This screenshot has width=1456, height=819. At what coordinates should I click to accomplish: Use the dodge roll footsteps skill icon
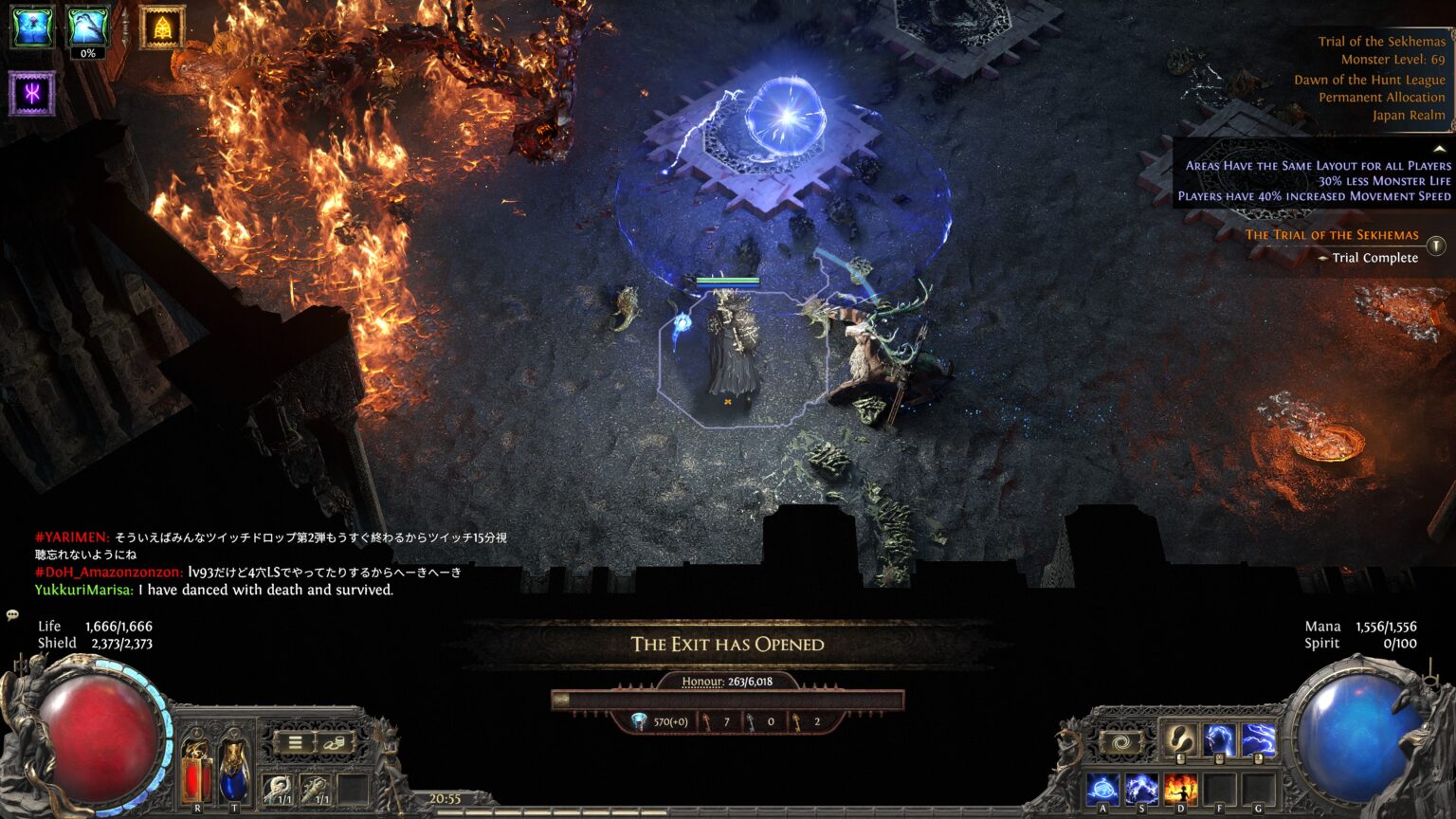click(x=1178, y=740)
